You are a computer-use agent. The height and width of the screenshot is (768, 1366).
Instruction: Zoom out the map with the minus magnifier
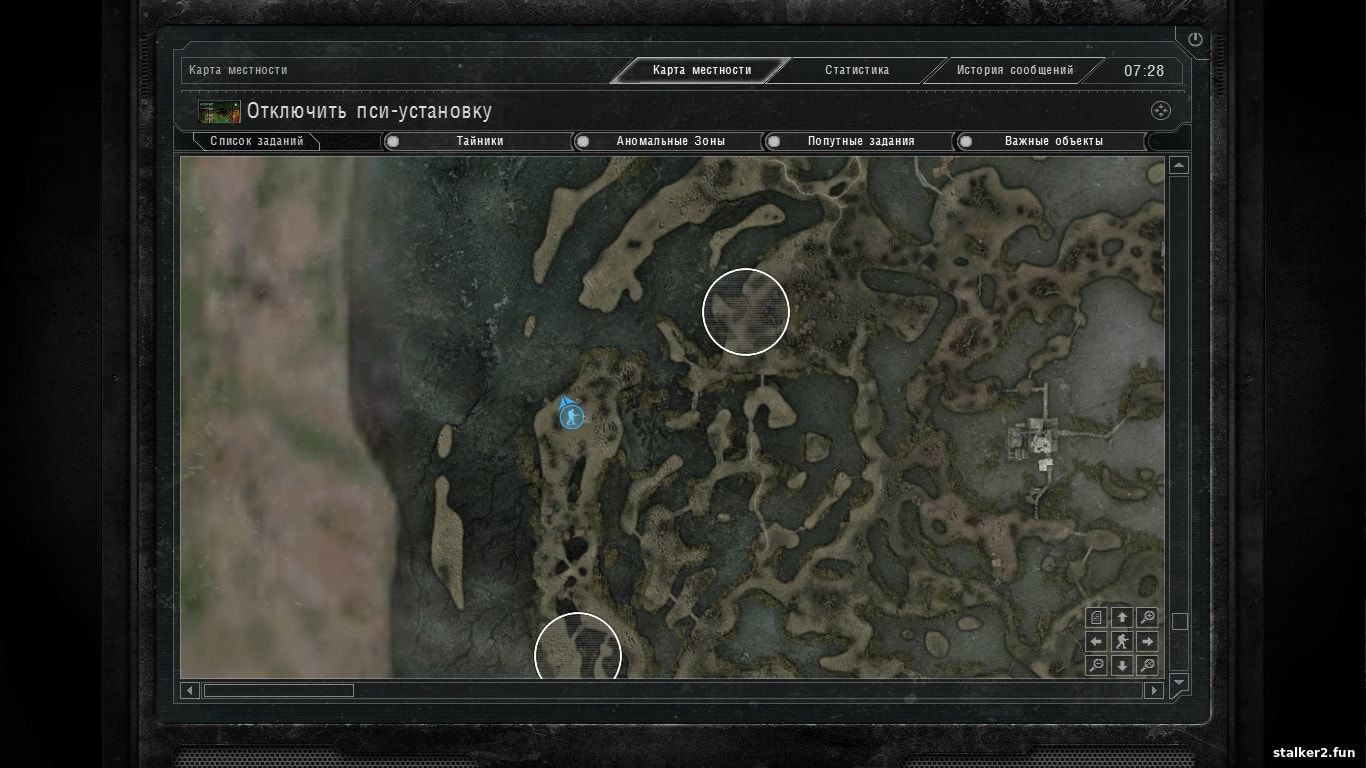1096,665
